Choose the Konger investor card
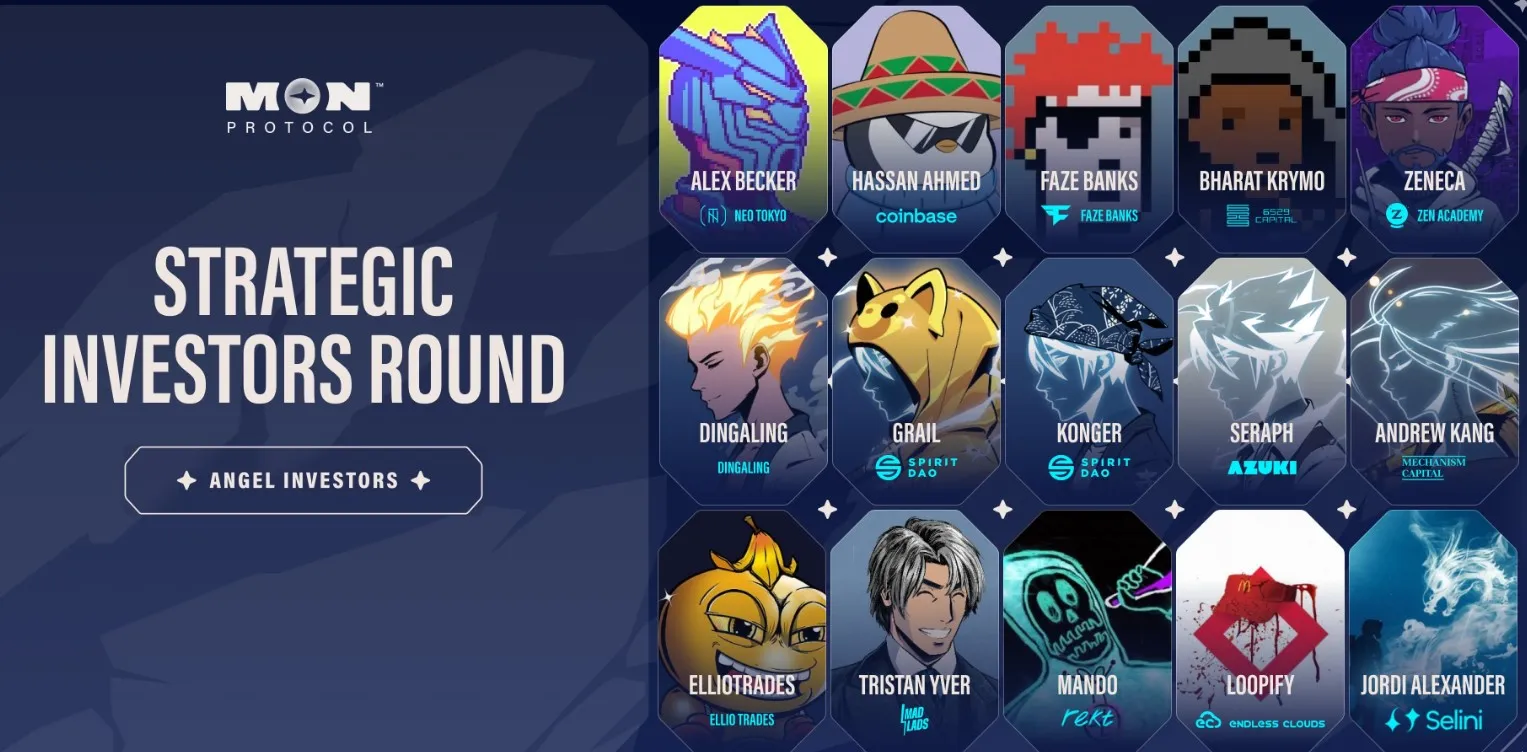Viewport: 1527px width, 752px height. (x=1088, y=380)
